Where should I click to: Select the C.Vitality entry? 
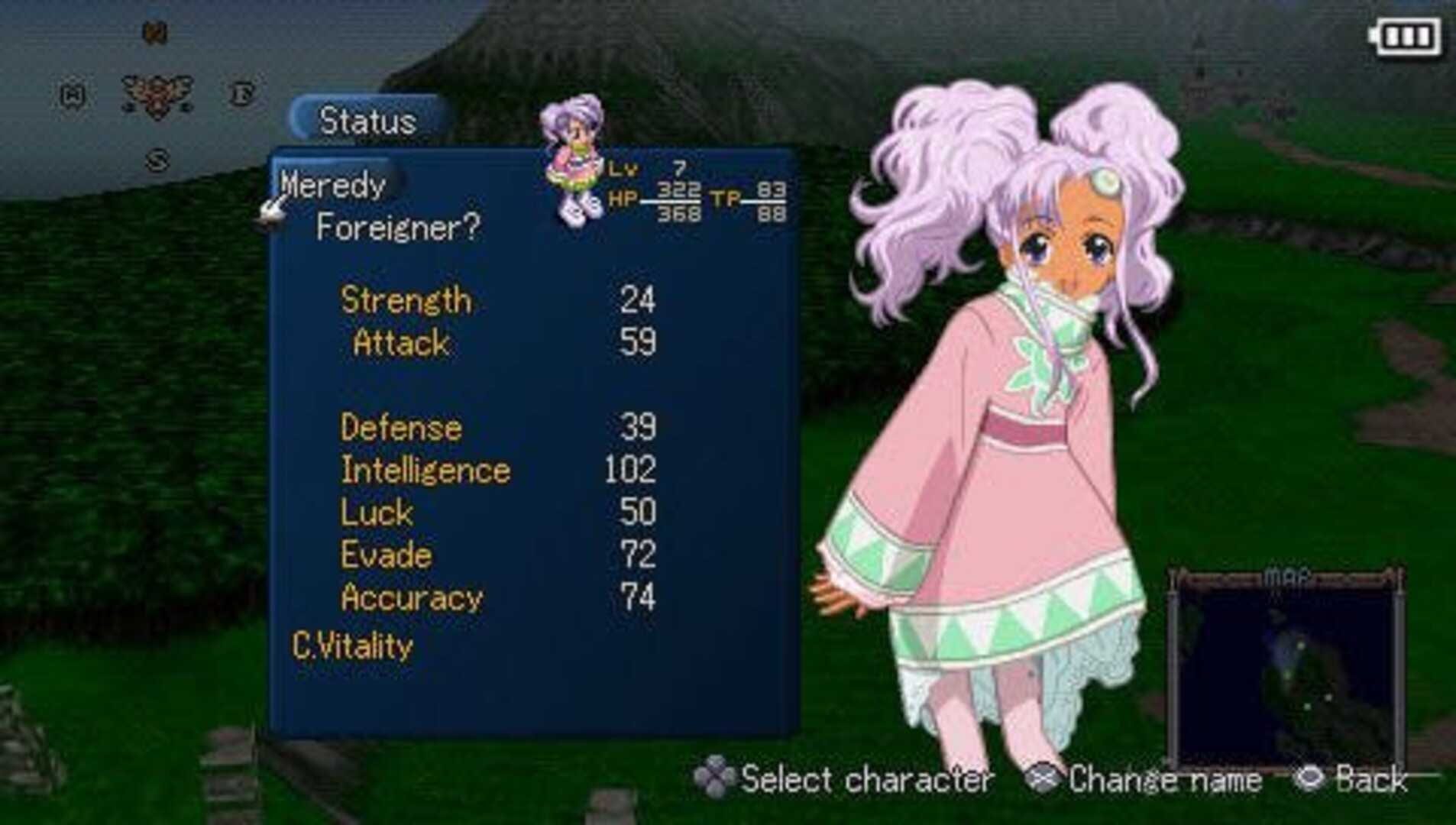352,647
